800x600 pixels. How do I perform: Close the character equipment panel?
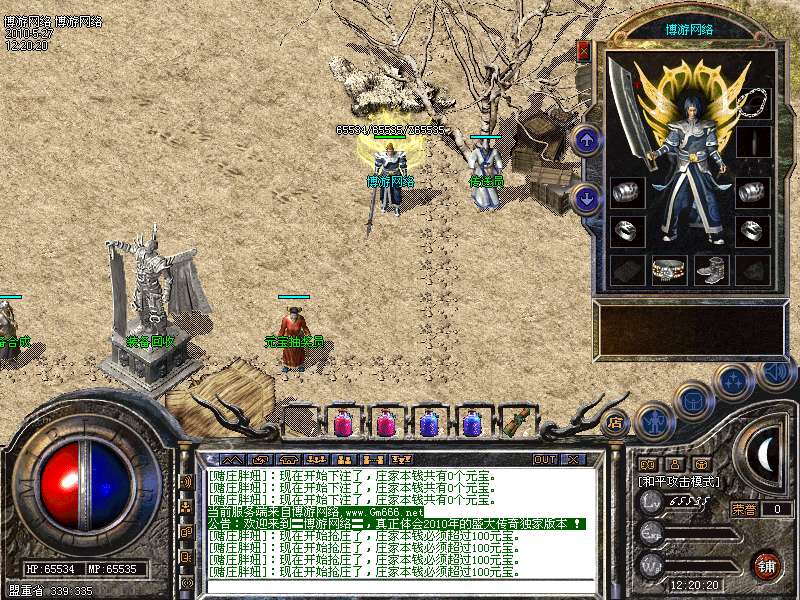(584, 50)
